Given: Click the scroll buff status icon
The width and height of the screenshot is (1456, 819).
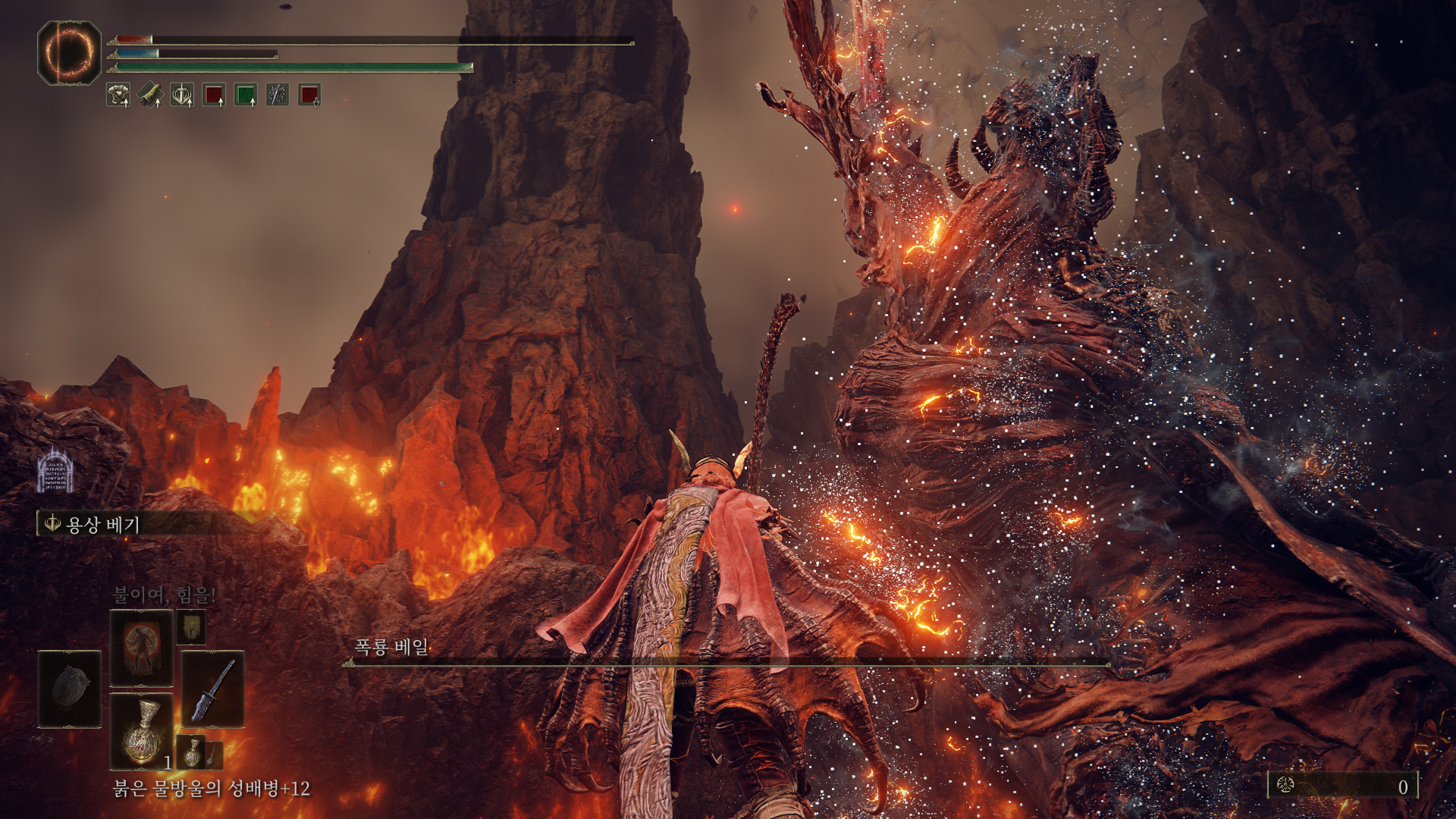Looking at the screenshot, I should click(x=150, y=95).
